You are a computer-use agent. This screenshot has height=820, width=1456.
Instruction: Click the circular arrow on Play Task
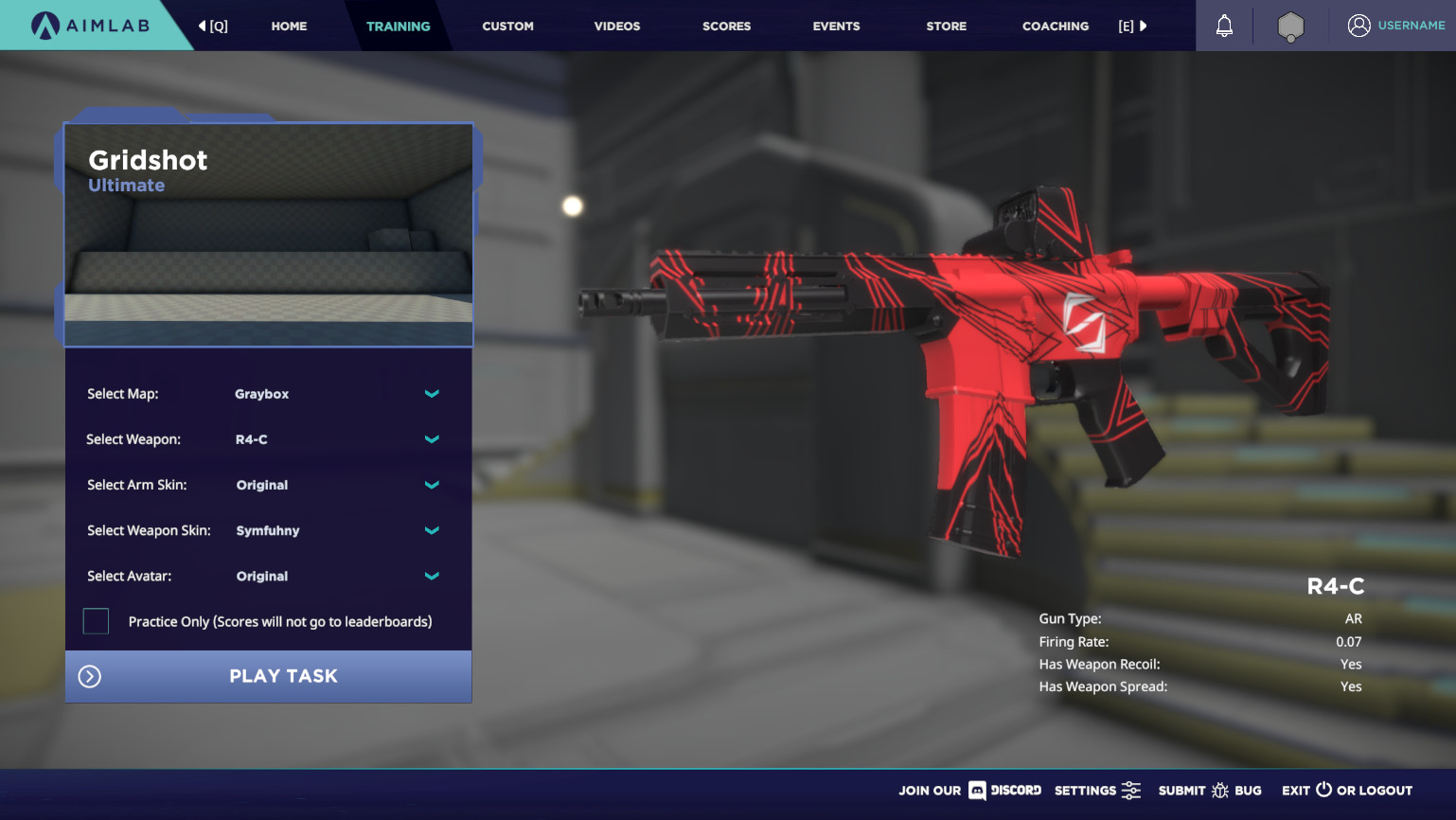tap(89, 676)
